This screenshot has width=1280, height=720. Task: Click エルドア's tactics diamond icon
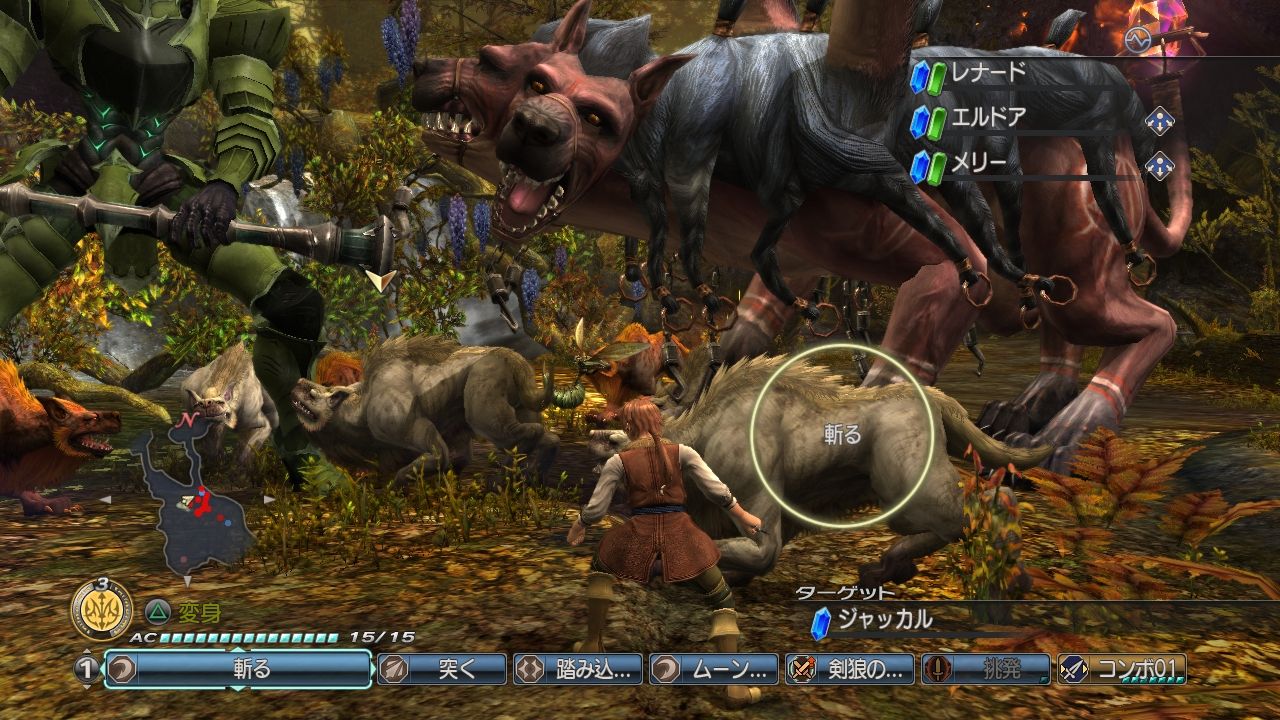(x=1159, y=120)
